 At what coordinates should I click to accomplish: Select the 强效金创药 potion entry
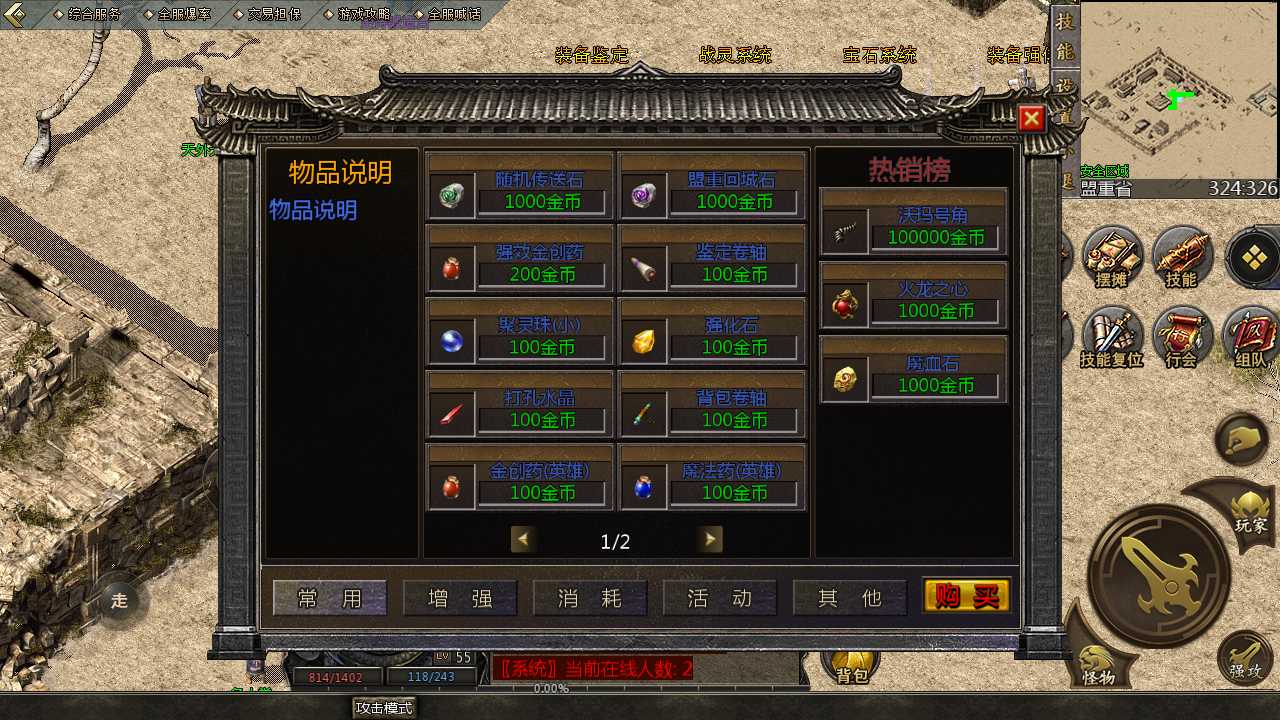tap(520, 260)
